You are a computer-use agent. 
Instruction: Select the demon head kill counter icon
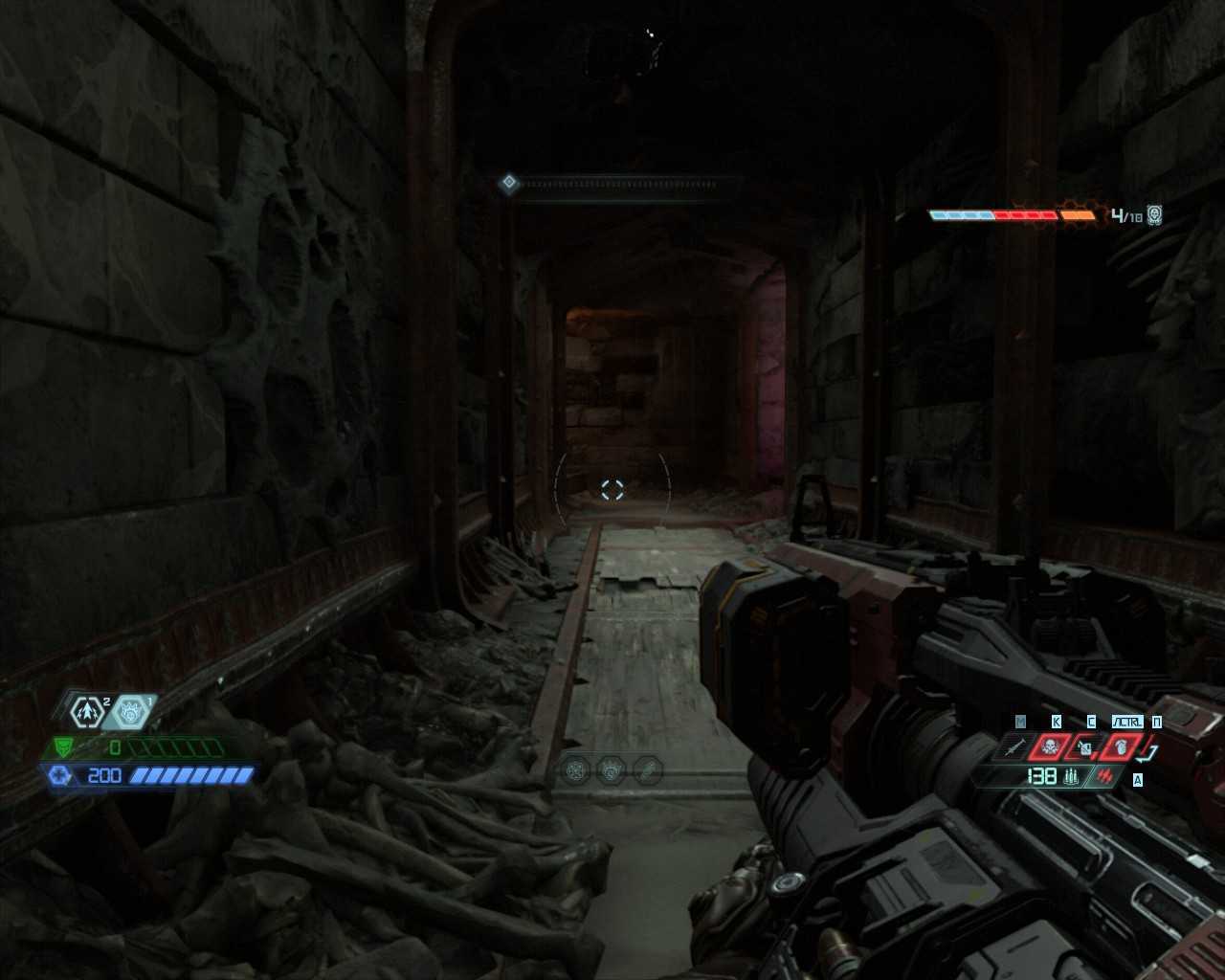click(1155, 215)
